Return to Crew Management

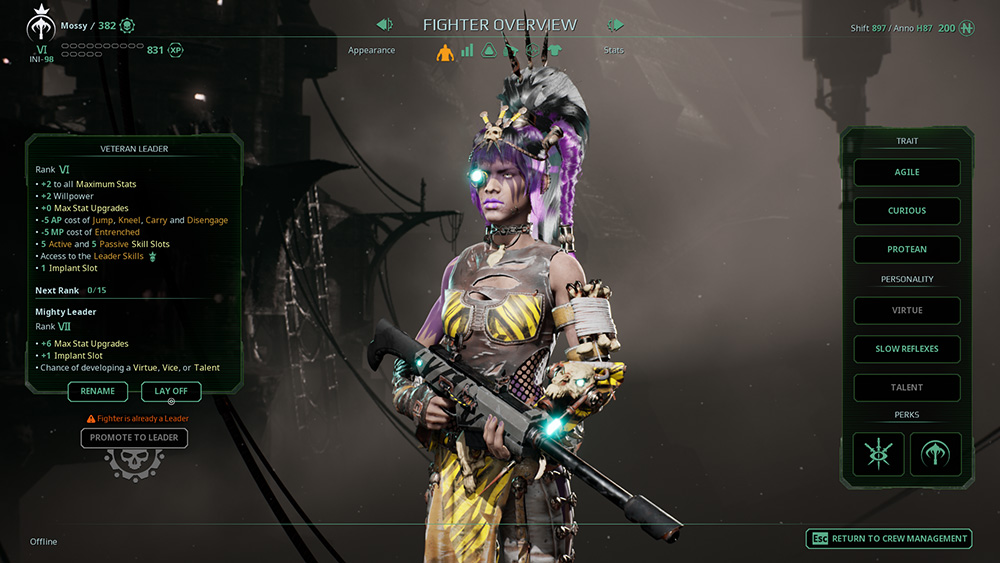pos(889,538)
